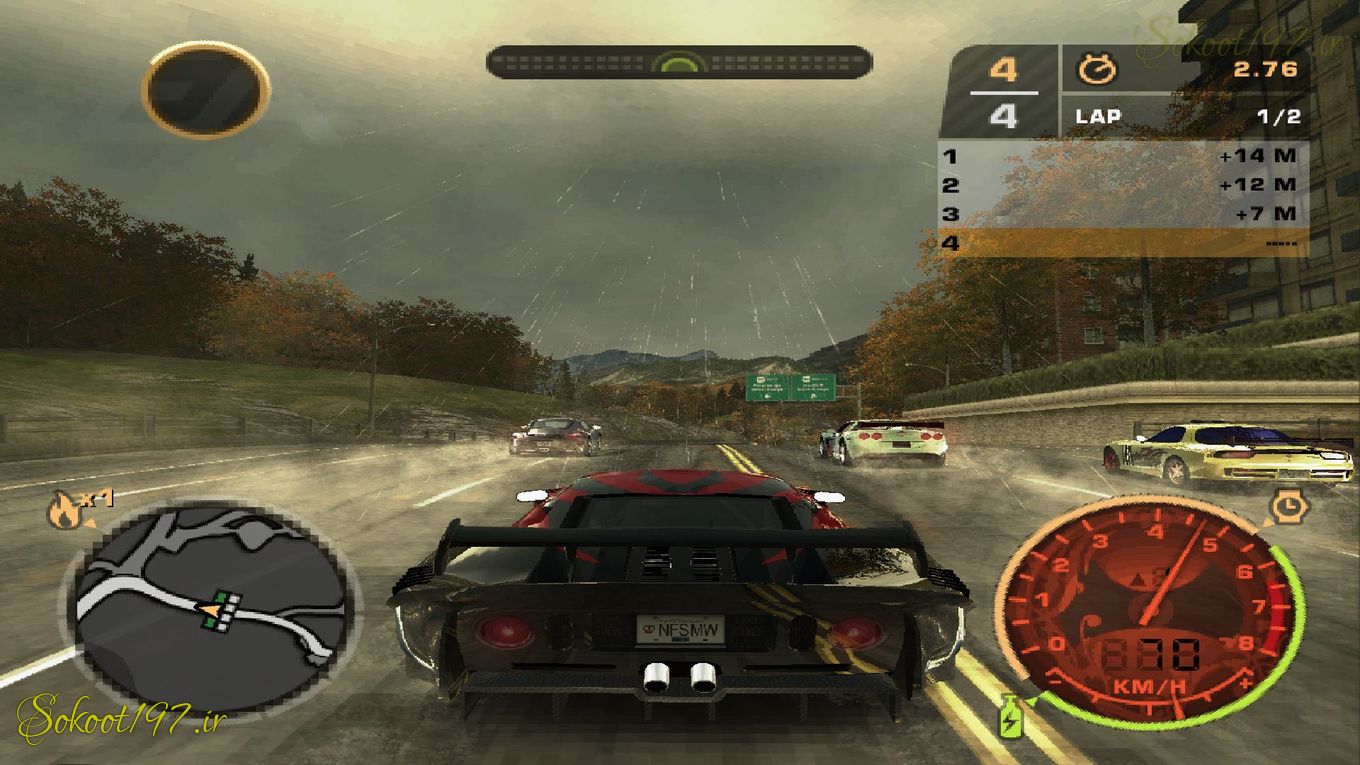Click the circular track minimap
This screenshot has height=765, width=1360.
[212, 603]
